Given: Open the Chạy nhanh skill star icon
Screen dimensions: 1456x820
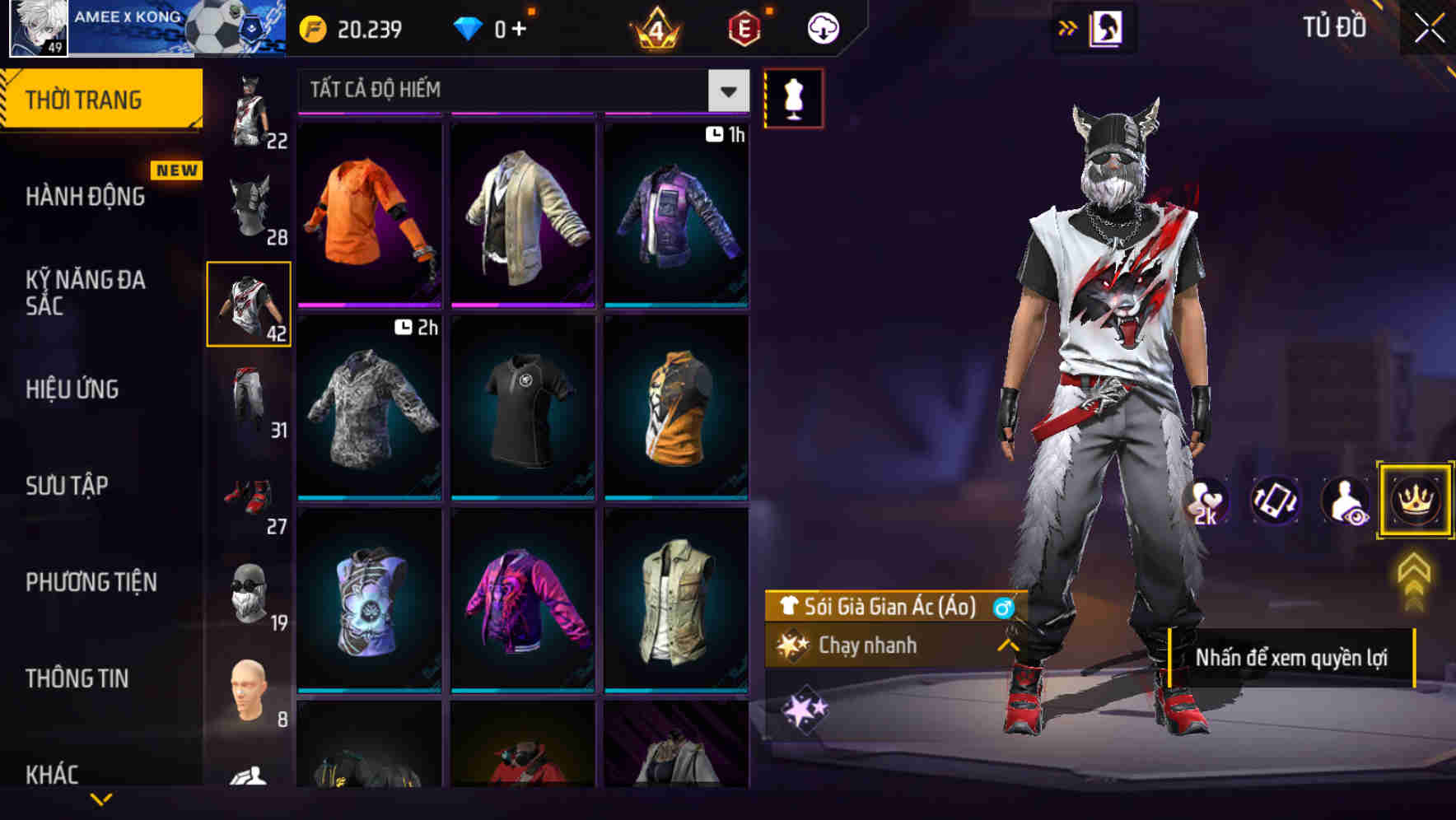Looking at the screenshot, I should [x=792, y=645].
